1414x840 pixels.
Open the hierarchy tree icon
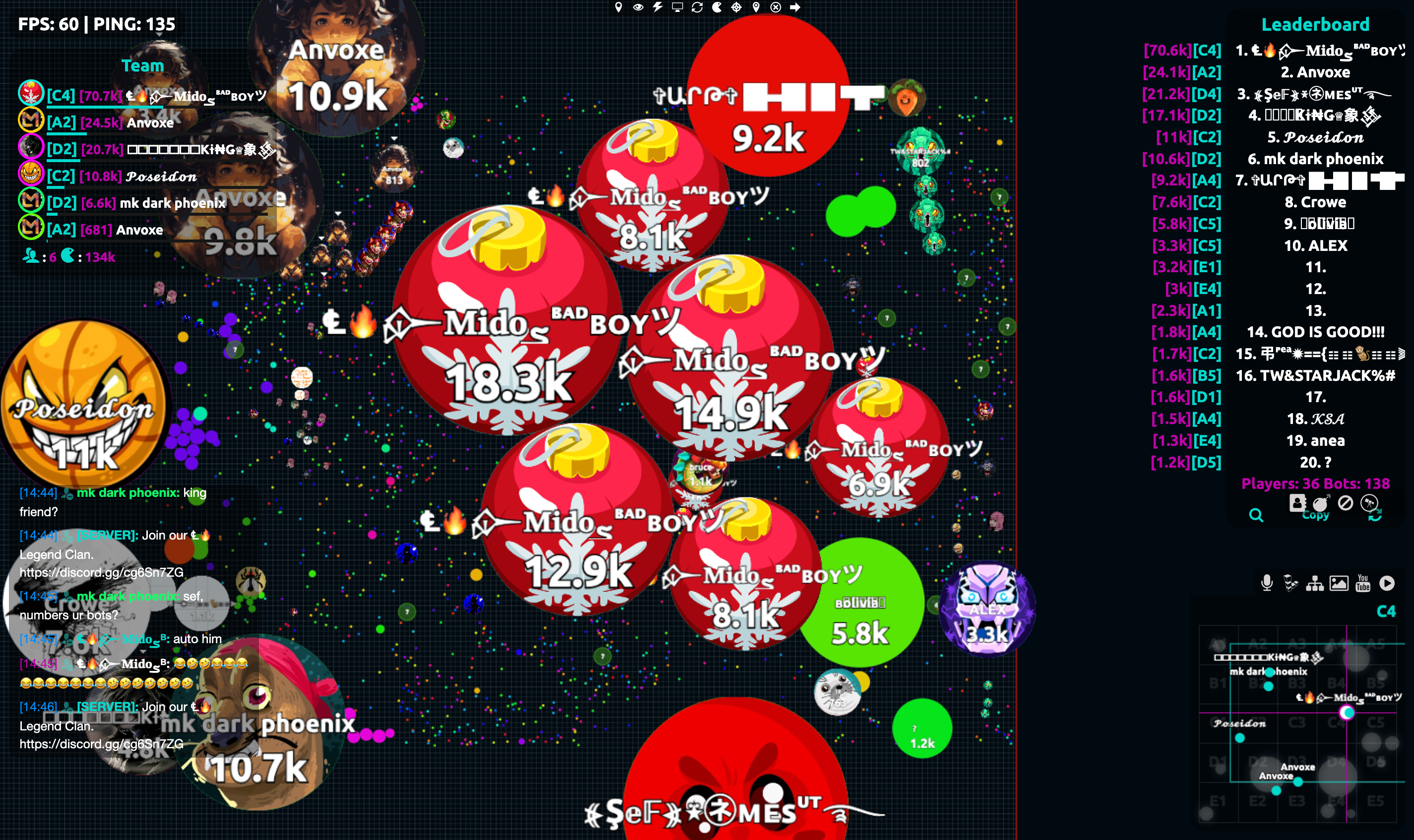[1315, 583]
